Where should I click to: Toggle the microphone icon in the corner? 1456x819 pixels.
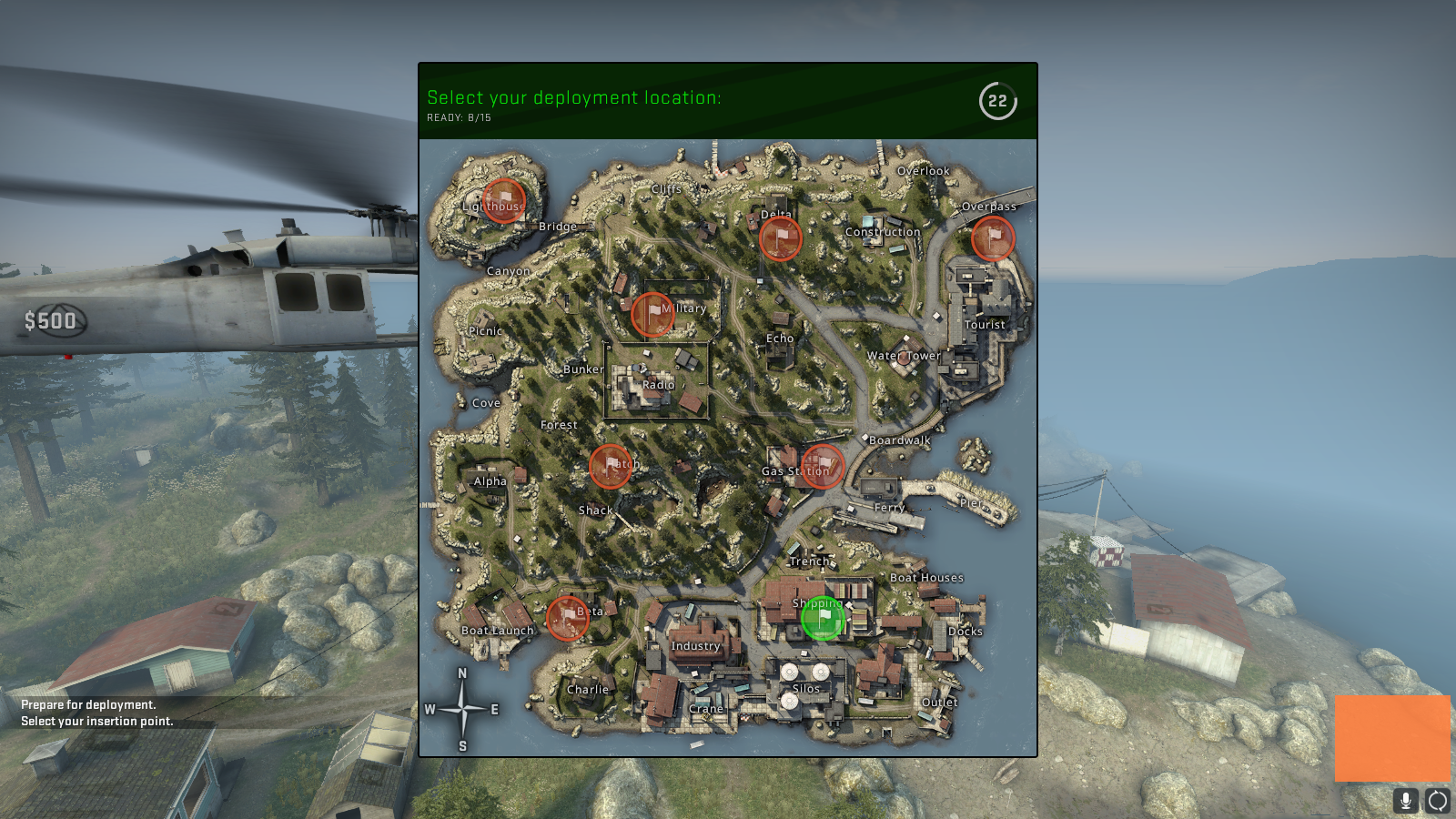[x=1408, y=803]
